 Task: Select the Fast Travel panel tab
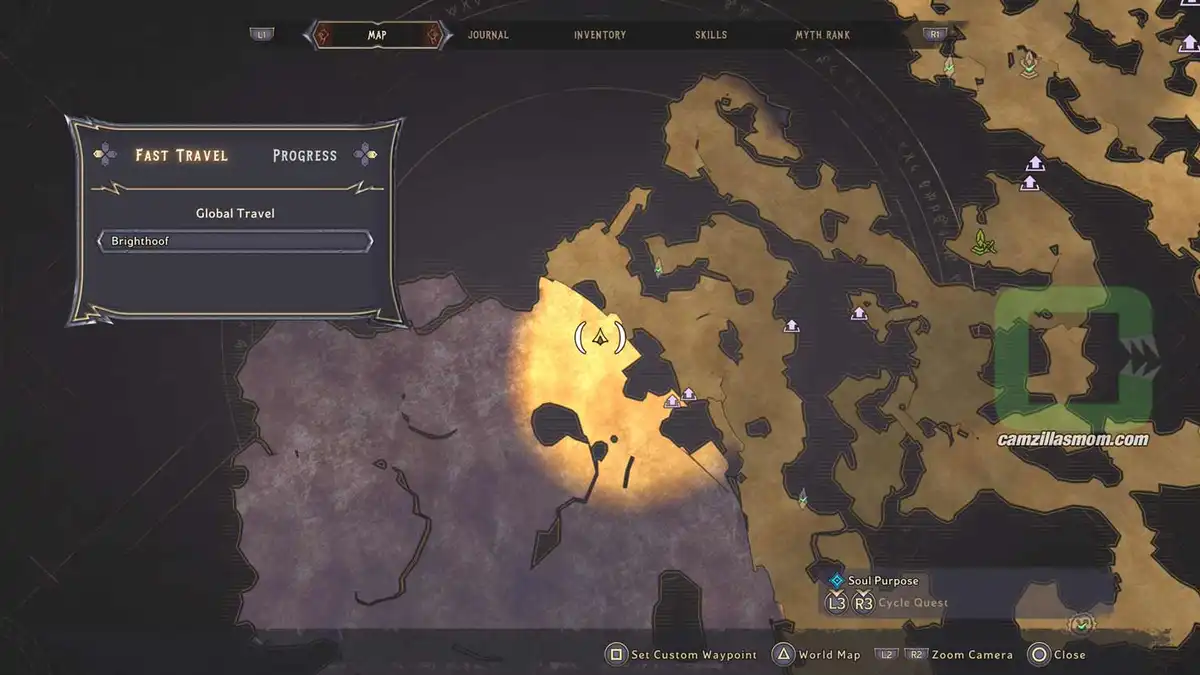182,155
